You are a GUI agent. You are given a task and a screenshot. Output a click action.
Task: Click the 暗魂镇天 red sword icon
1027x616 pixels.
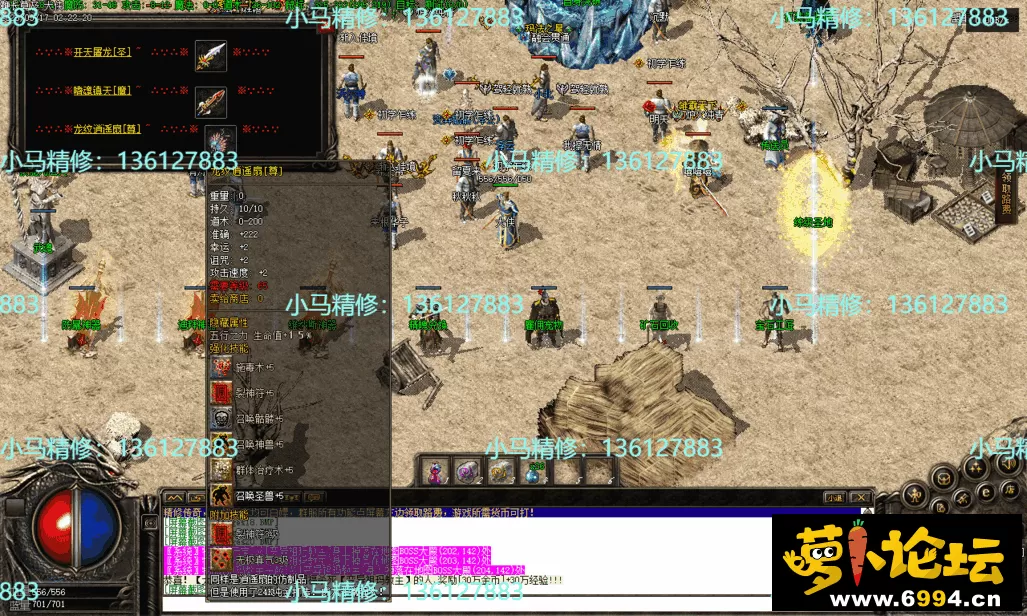[210, 101]
